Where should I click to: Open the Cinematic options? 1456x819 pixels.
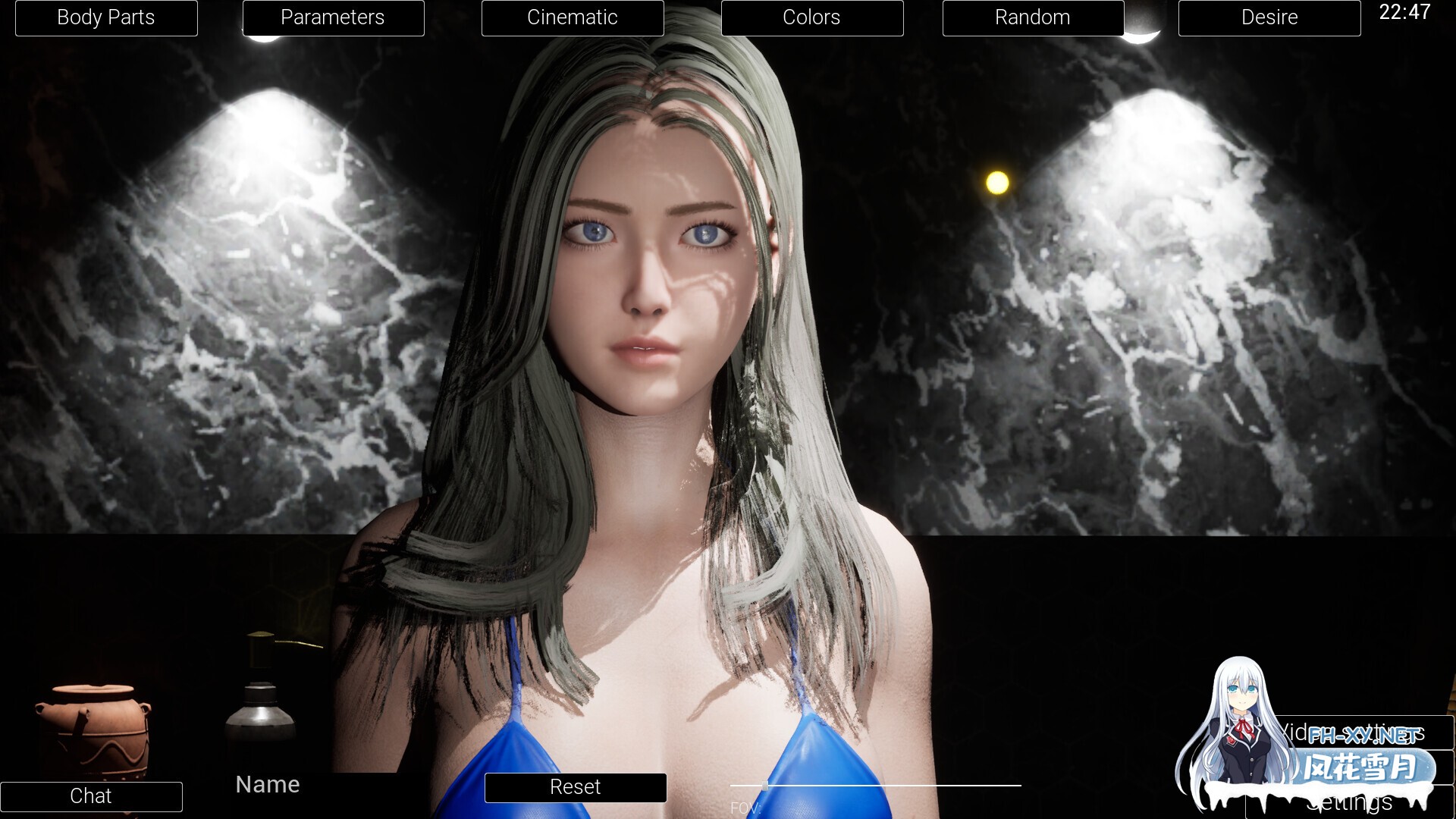coord(573,17)
